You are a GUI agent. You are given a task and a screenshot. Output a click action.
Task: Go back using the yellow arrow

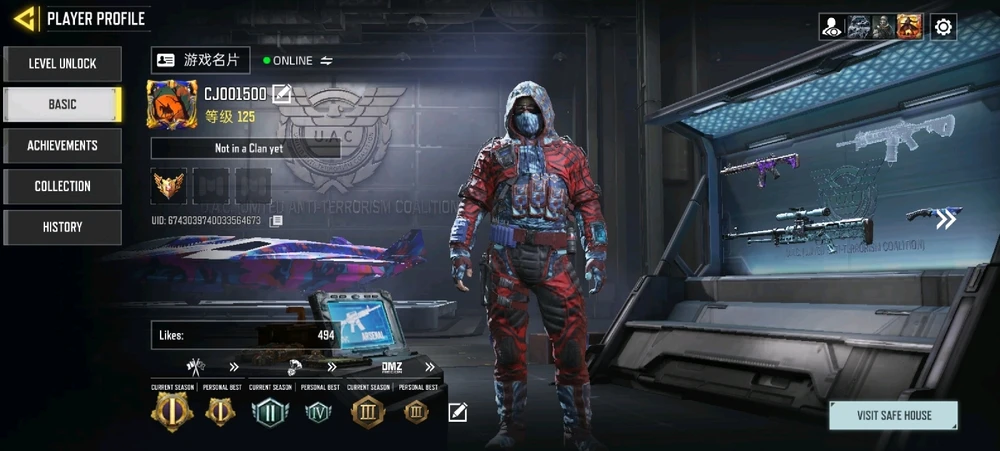pos(25,18)
